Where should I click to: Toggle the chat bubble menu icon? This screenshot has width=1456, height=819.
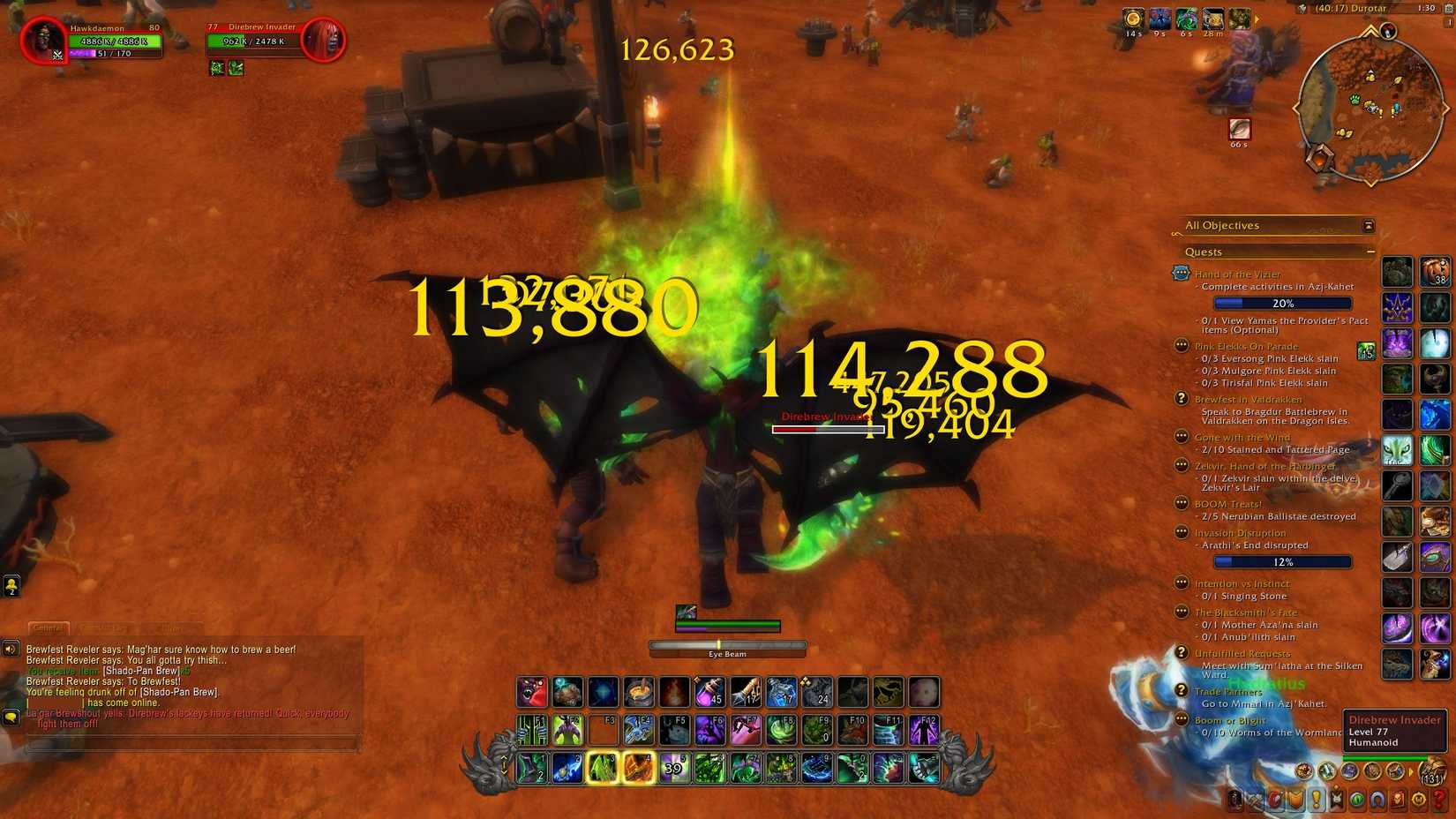pyautogui.click(x=11, y=717)
